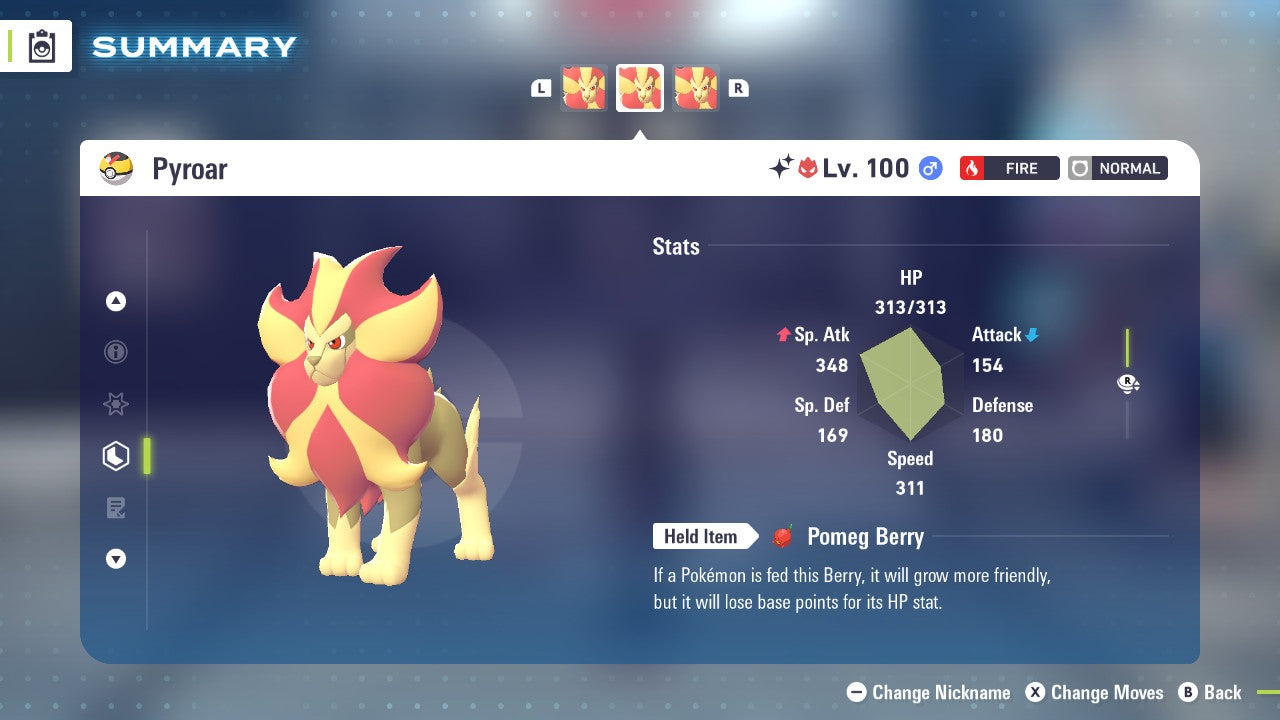
Task: Click the shiny sparkle icon near Lv. 100
Action: click(x=785, y=168)
